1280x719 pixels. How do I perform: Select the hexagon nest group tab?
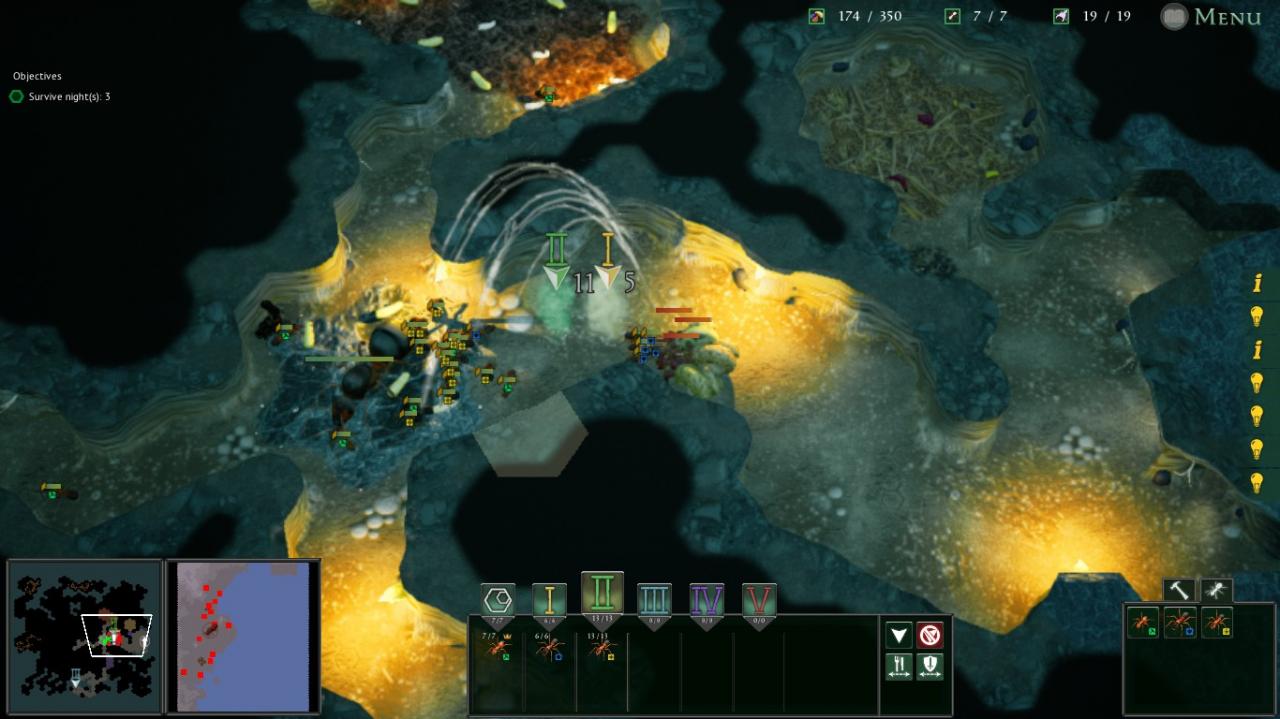point(498,600)
